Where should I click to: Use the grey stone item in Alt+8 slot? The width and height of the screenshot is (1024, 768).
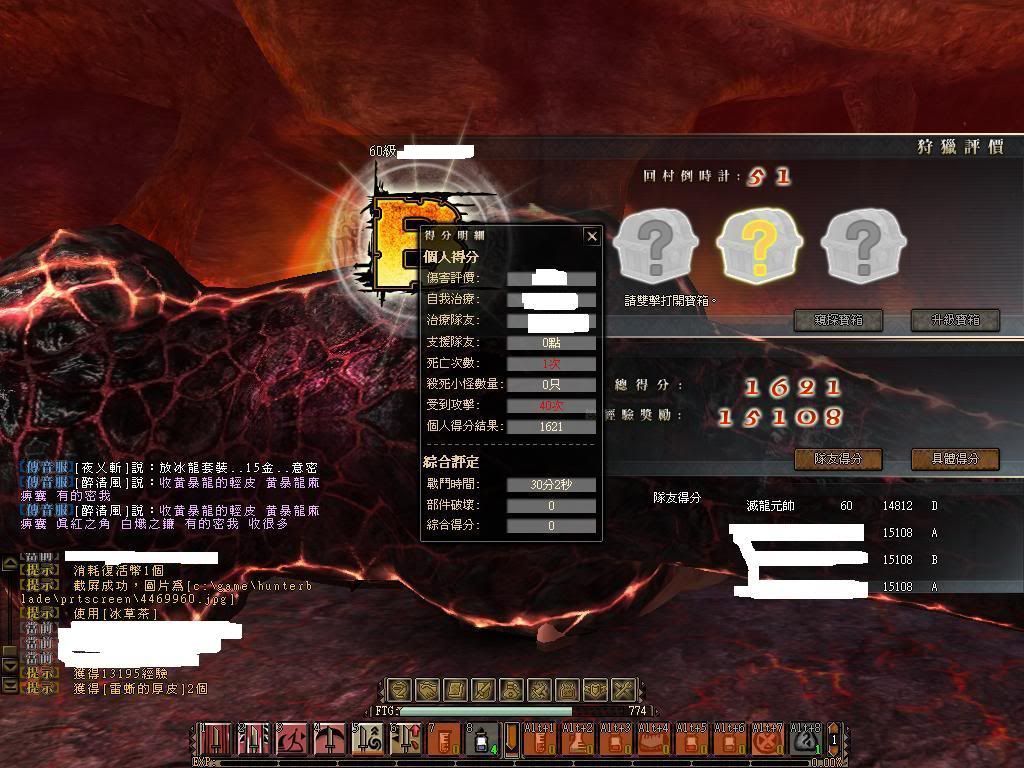(805, 741)
